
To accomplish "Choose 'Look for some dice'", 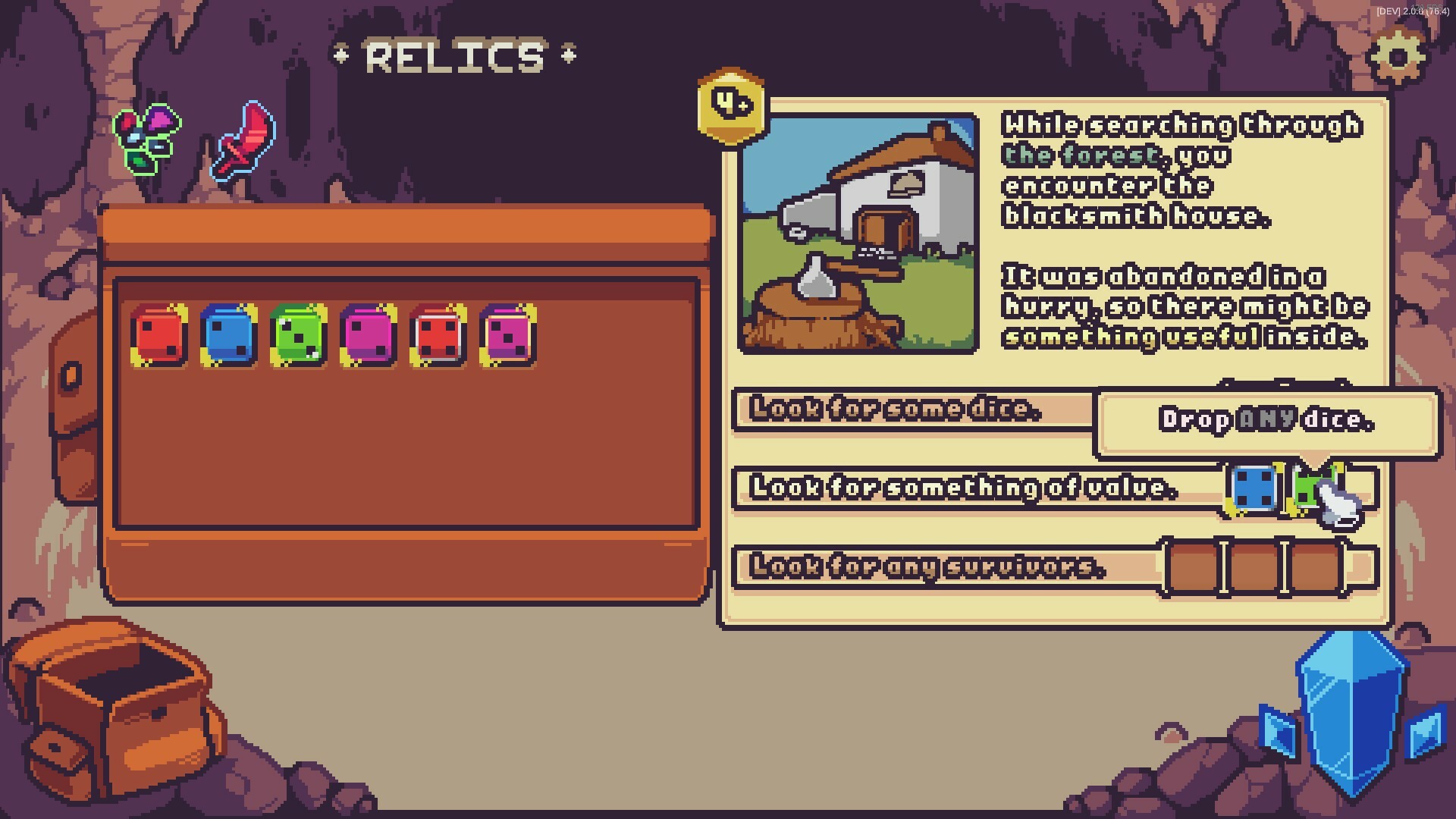I will pos(895,409).
